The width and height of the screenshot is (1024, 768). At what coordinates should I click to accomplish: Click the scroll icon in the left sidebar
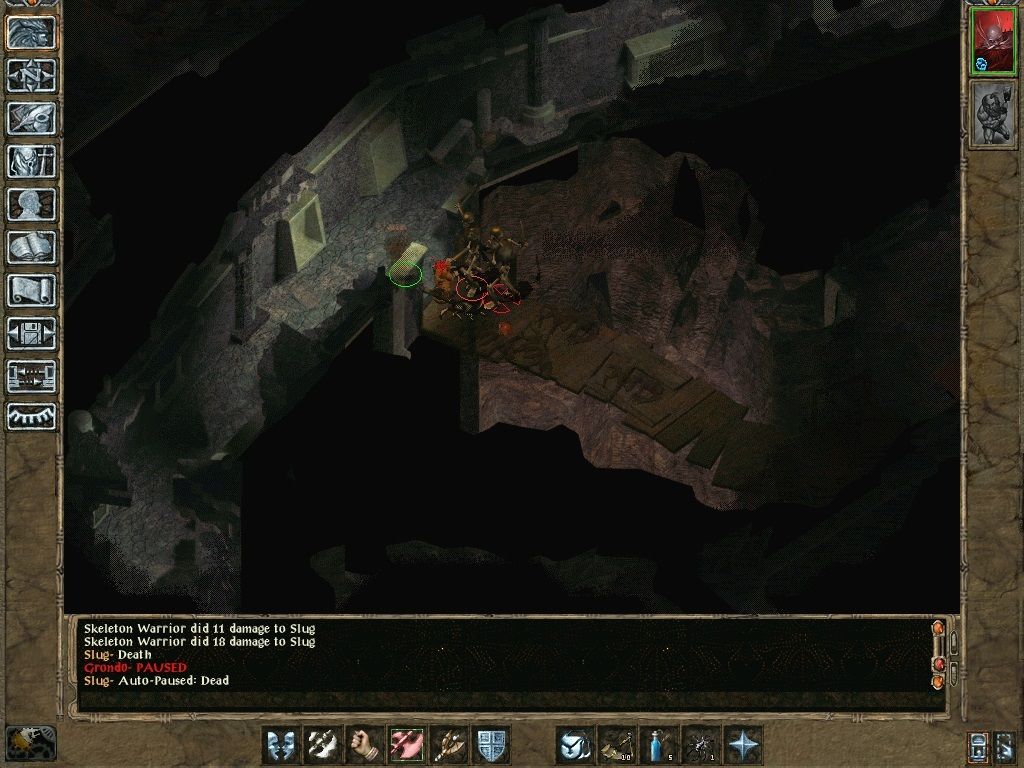click(x=31, y=290)
